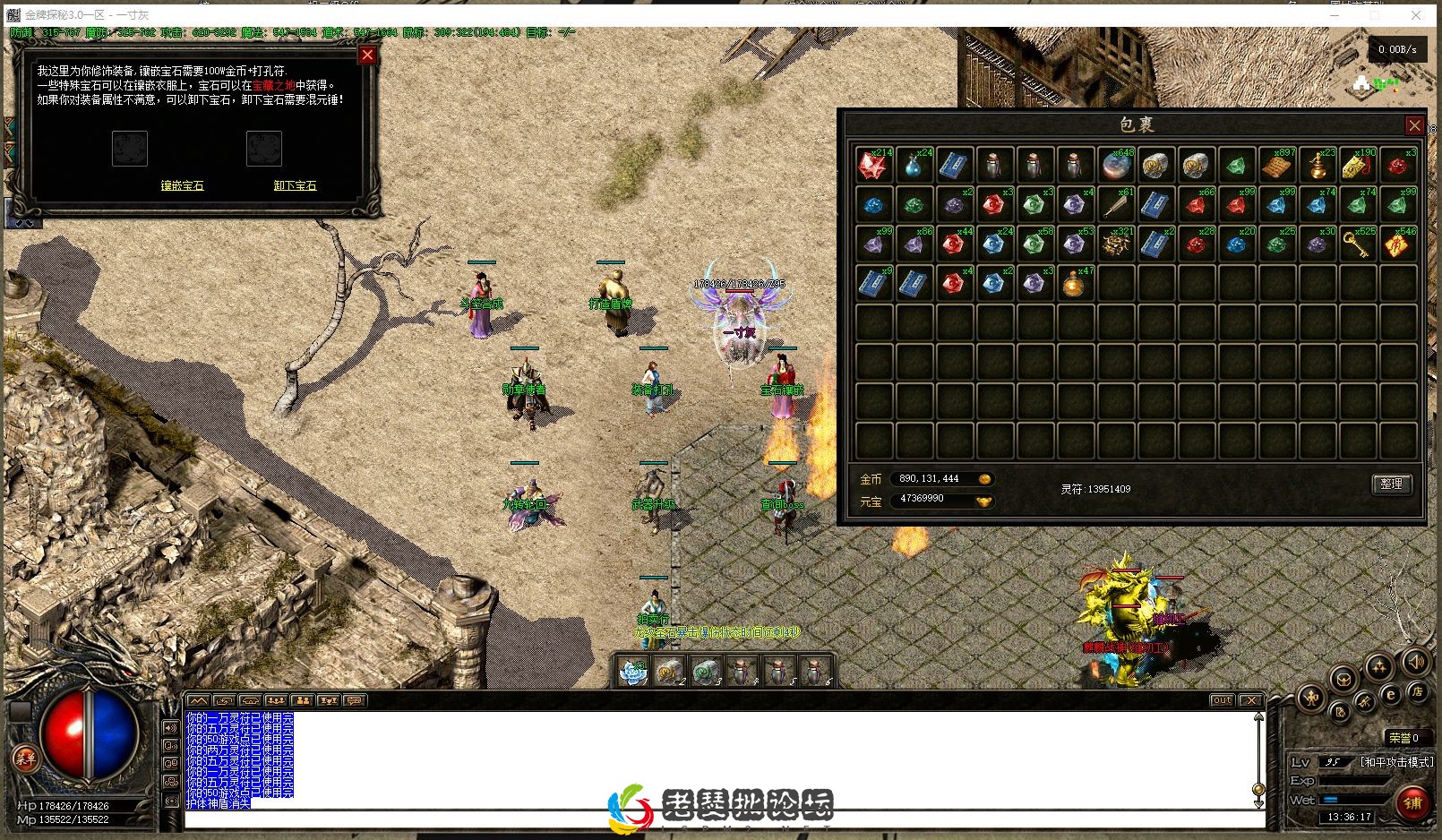
Task: Close the 包裹 inventory window
Action: coord(1414,124)
